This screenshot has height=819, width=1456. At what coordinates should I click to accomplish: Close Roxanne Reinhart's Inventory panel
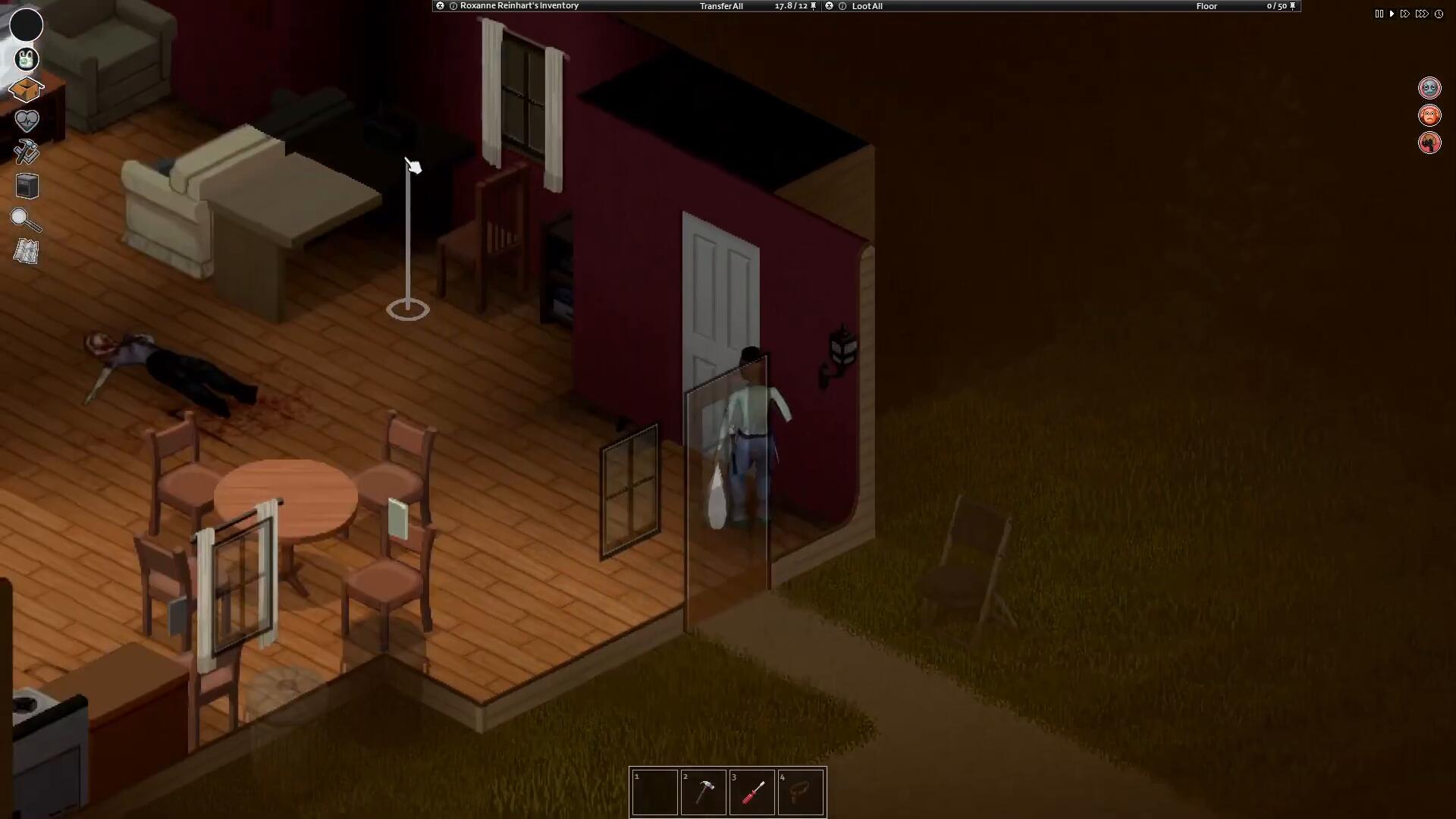tap(440, 6)
